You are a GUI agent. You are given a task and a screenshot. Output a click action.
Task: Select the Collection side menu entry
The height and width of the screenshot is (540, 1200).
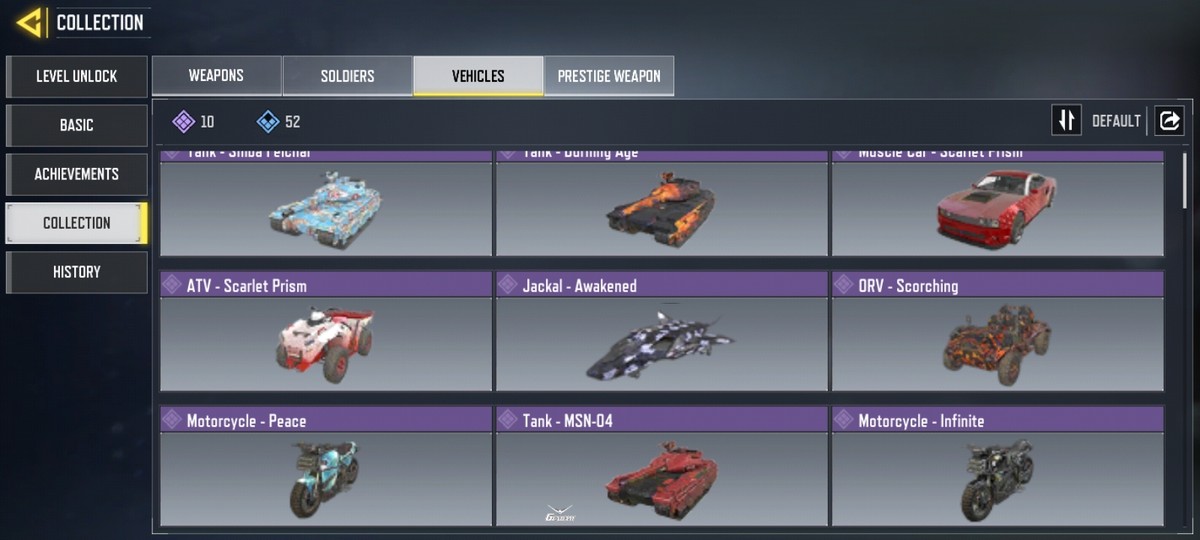pos(76,223)
